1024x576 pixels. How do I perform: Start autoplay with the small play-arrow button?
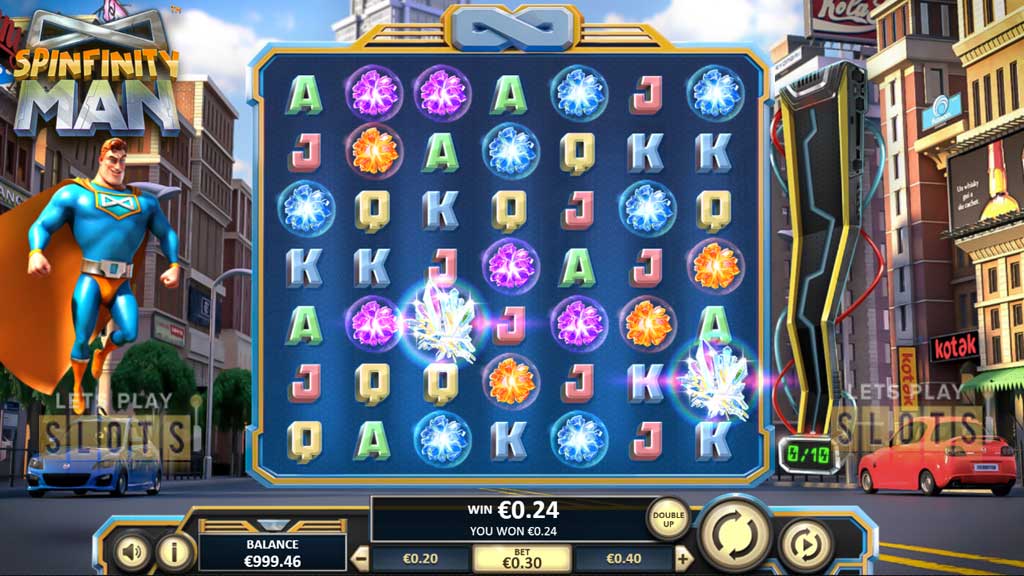805,545
